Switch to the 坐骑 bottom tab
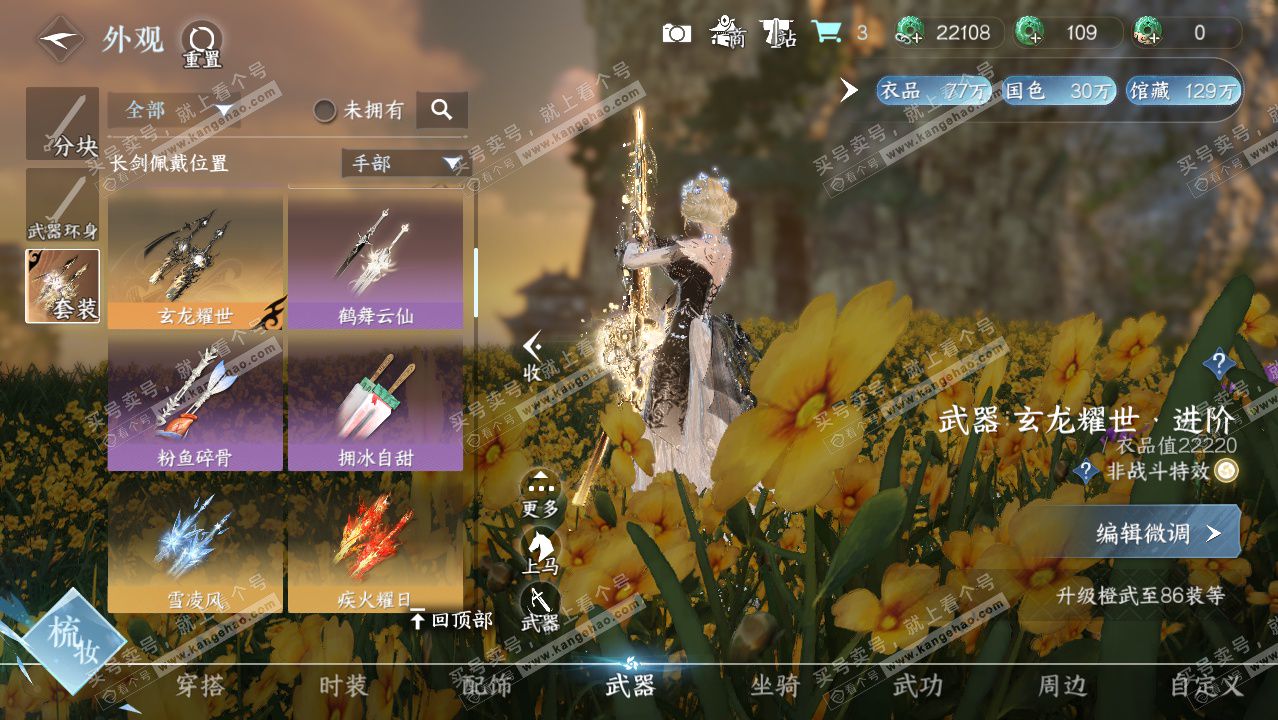This screenshot has width=1278, height=720. [775, 686]
